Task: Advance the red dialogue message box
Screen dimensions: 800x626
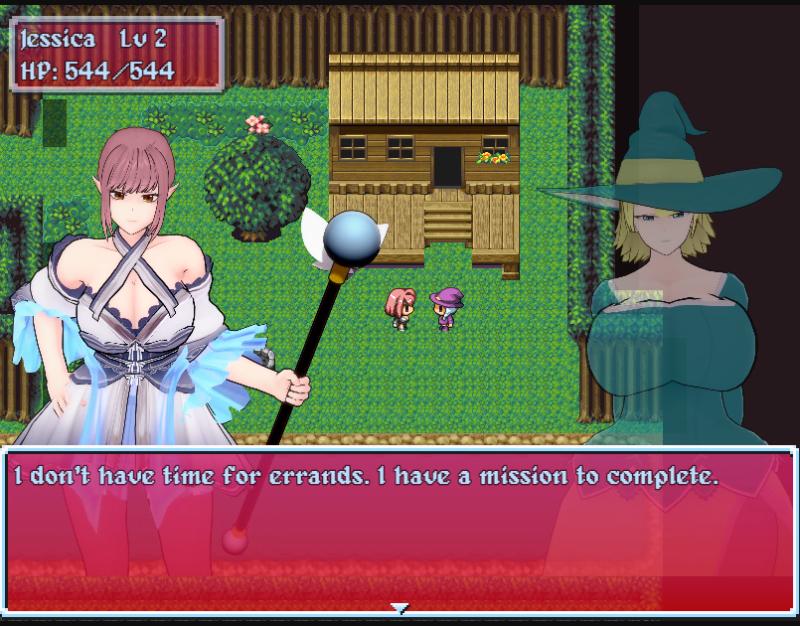Action: [x=400, y=530]
